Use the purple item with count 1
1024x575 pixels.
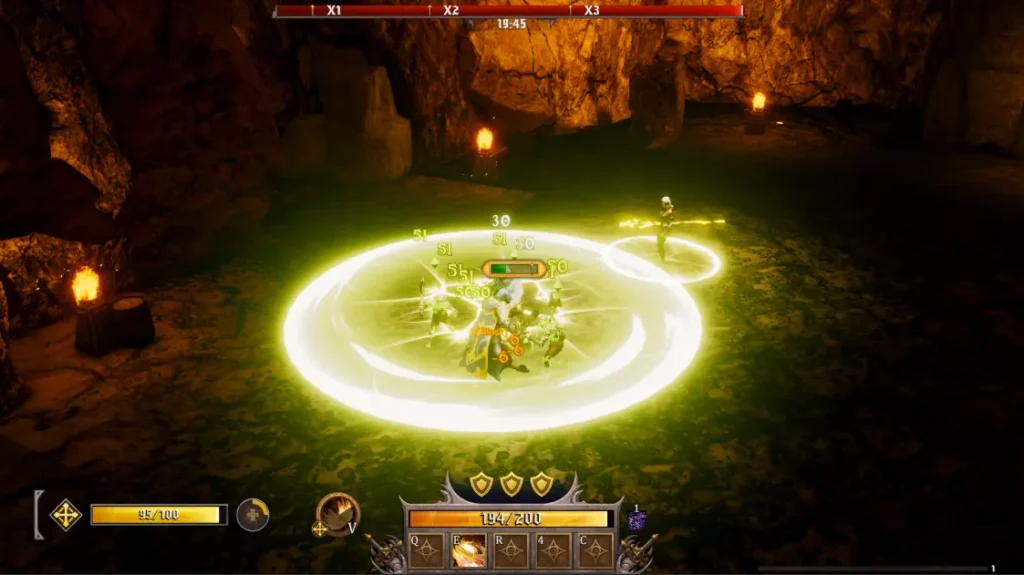pyautogui.click(x=637, y=520)
